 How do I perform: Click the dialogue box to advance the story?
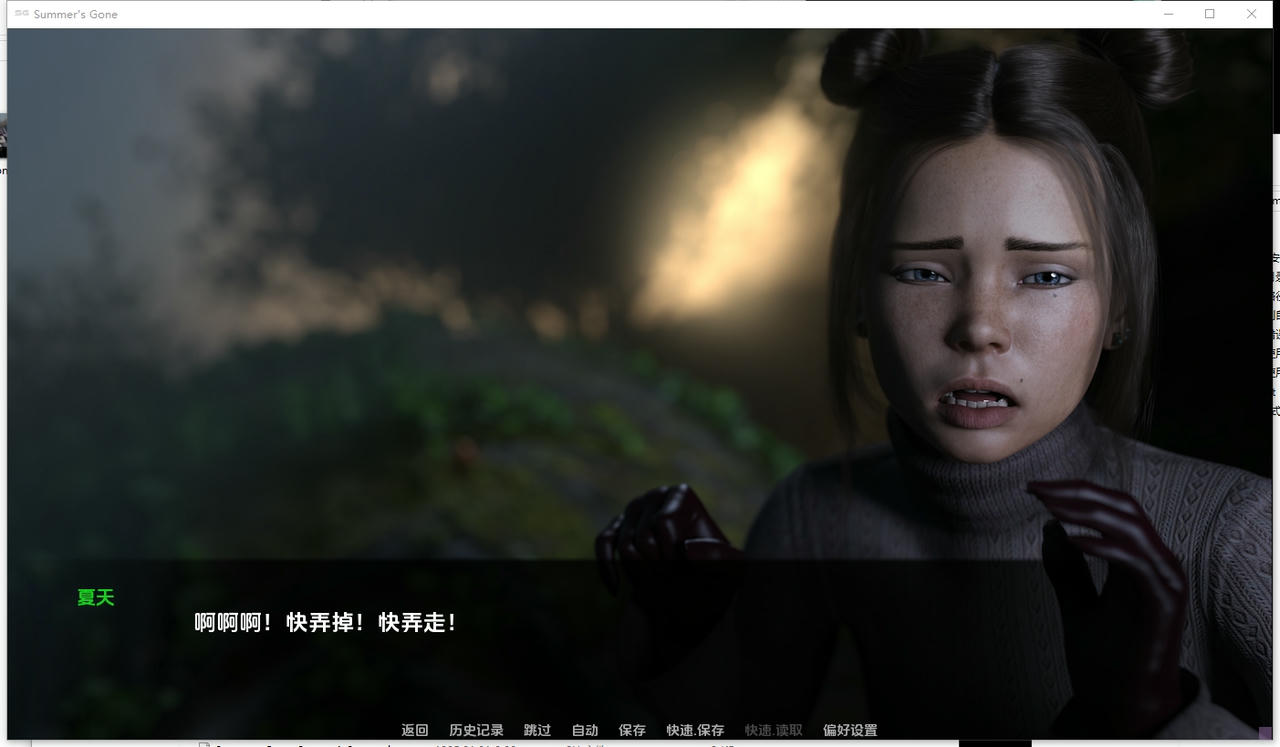pos(640,650)
